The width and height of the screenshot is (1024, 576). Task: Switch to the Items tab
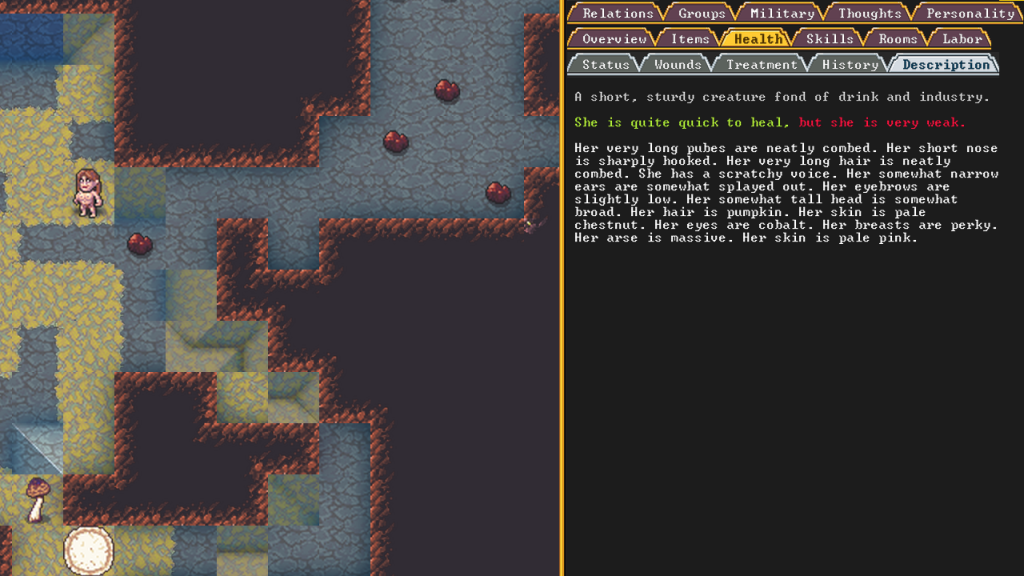[x=689, y=39]
